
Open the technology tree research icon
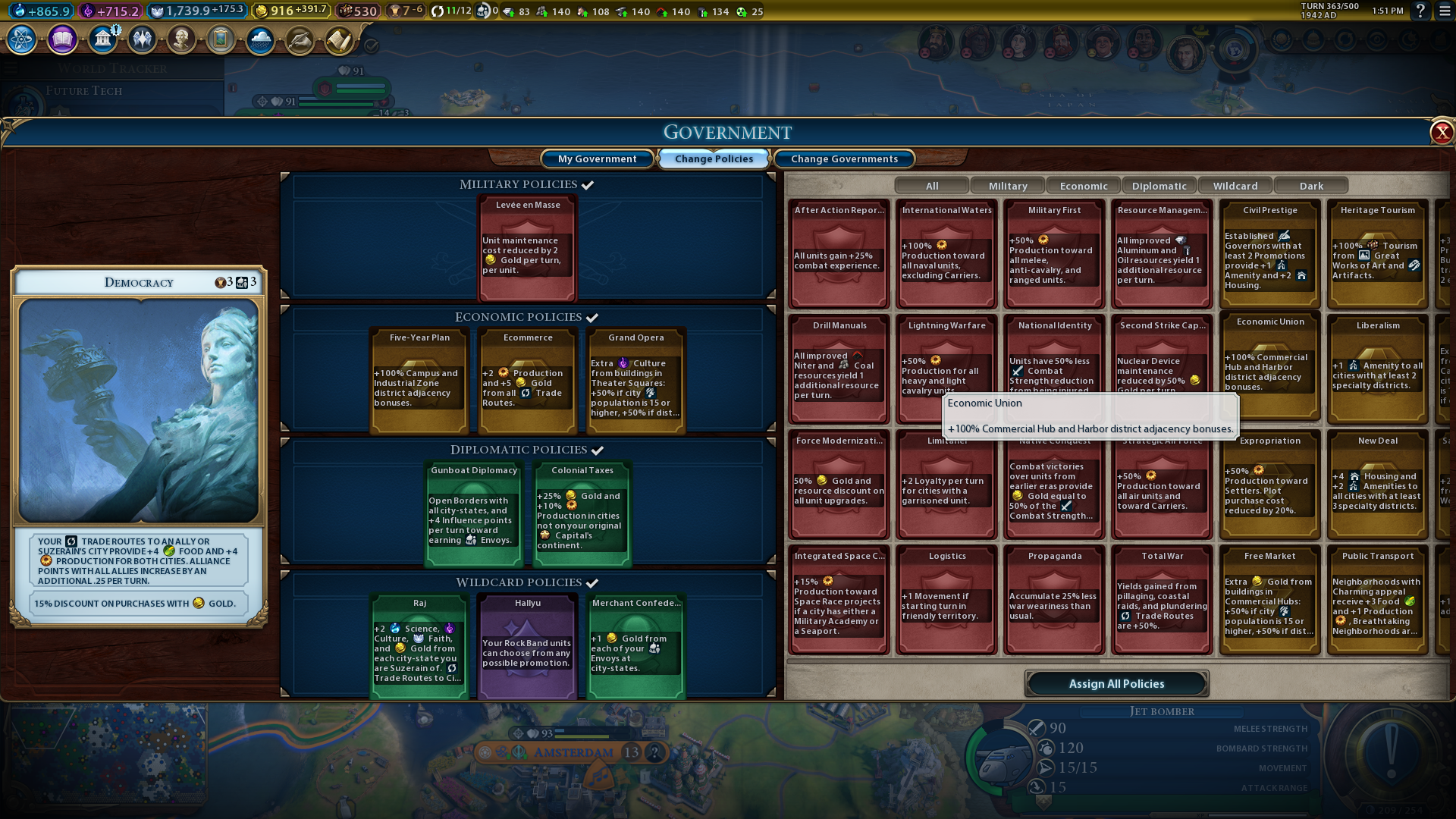coord(22,39)
